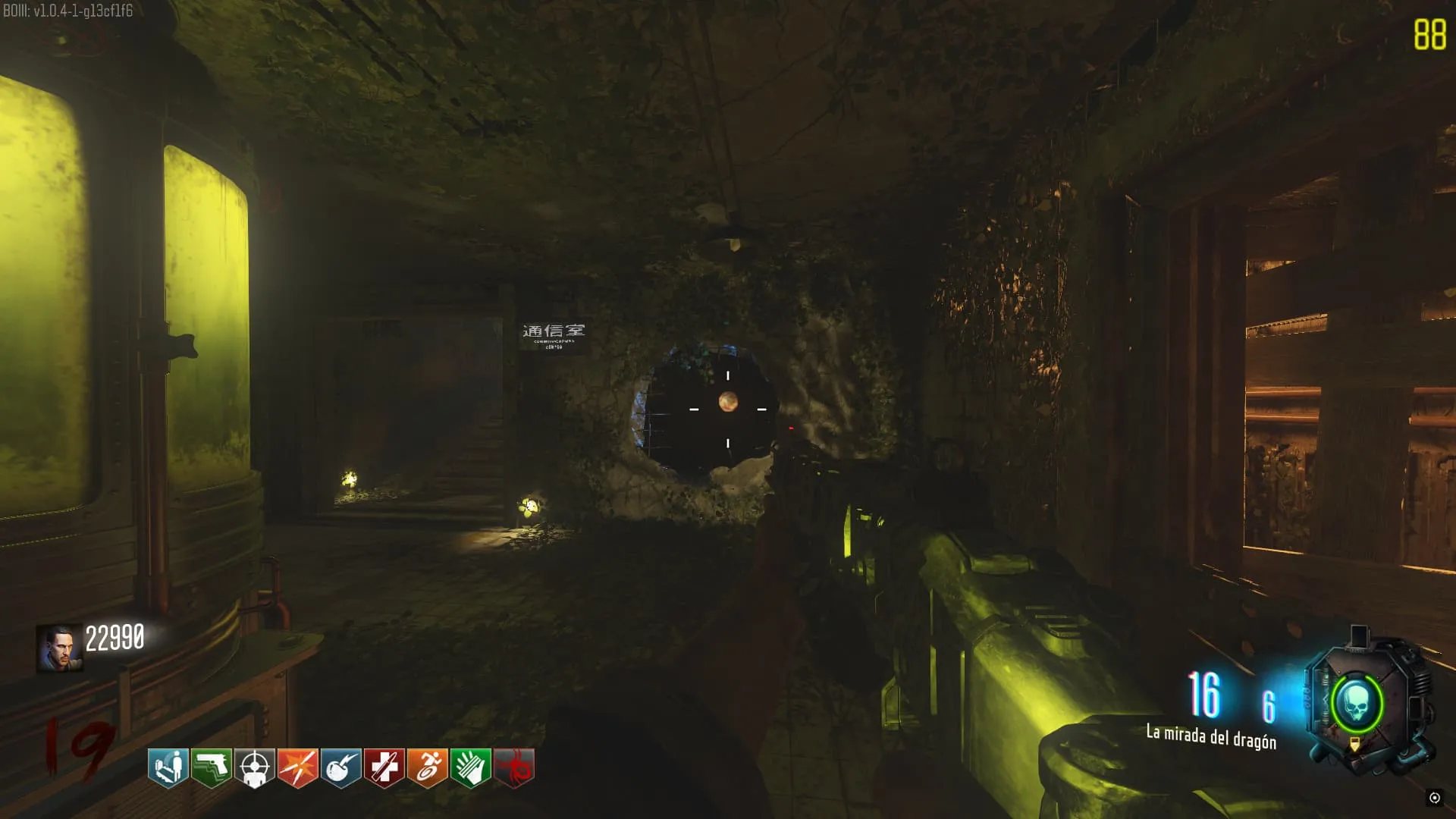
Task: Click the Electric Cherry perk icon
Action: pyautogui.click(x=341, y=767)
